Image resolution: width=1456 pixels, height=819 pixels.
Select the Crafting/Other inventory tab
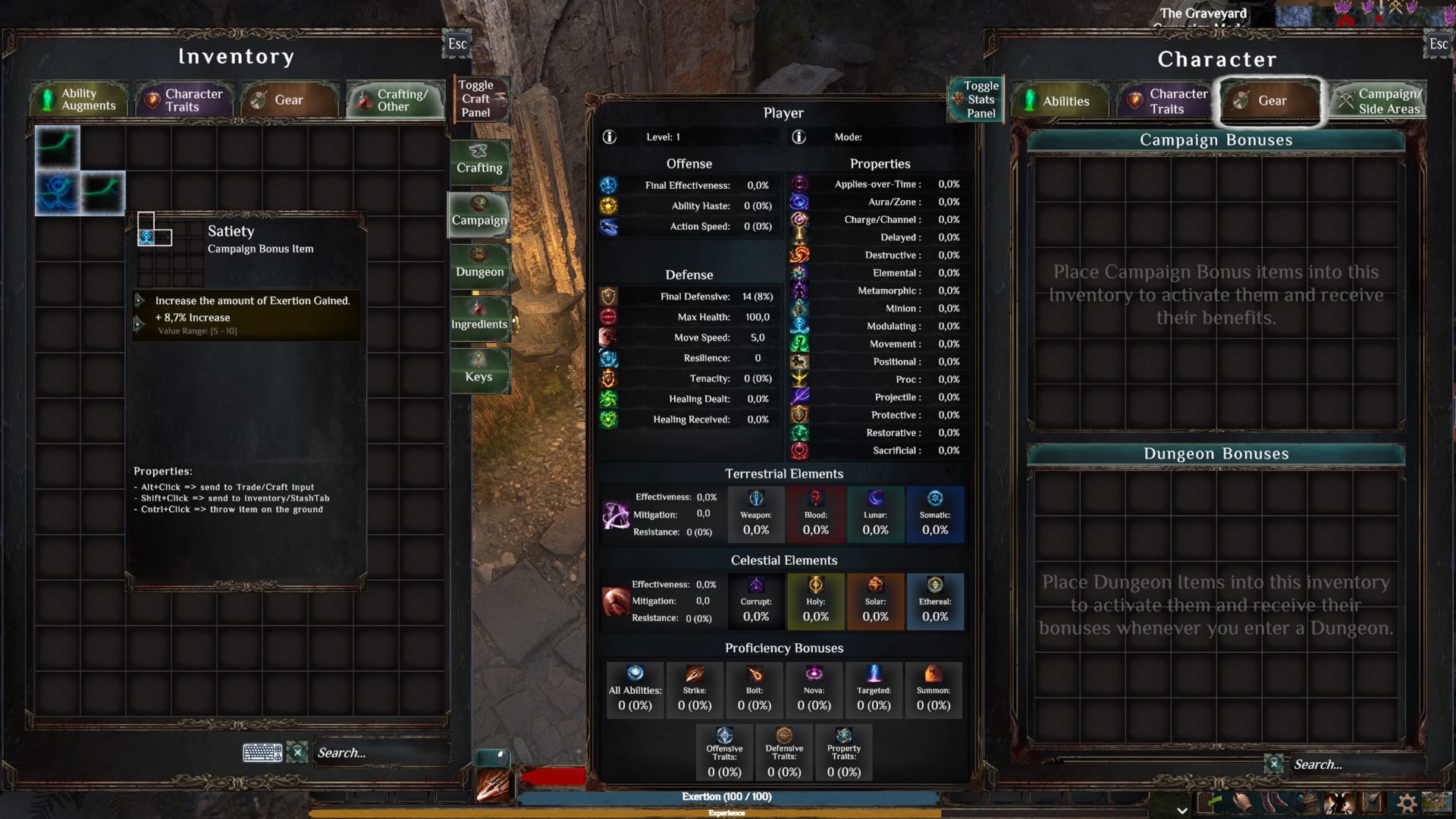tap(394, 100)
